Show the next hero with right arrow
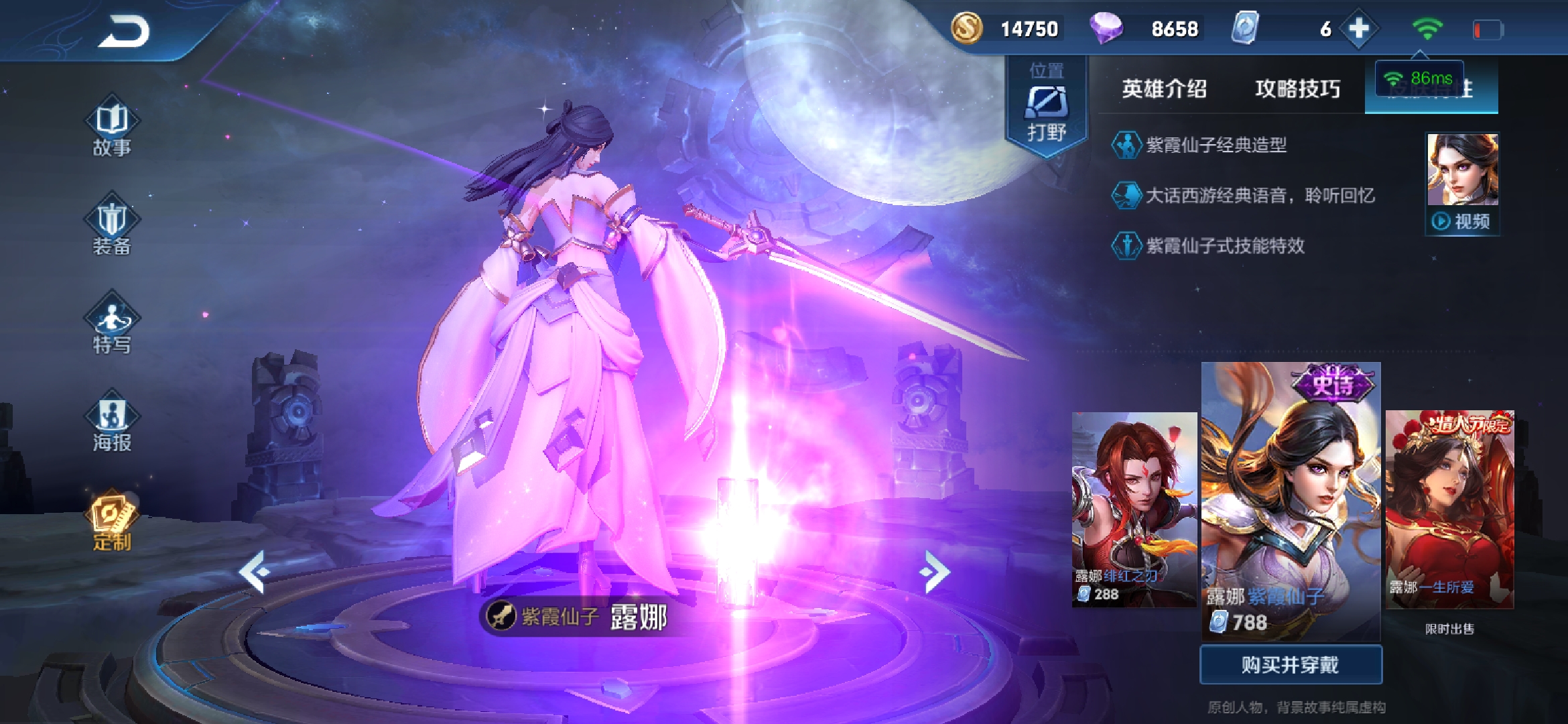 (x=935, y=572)
